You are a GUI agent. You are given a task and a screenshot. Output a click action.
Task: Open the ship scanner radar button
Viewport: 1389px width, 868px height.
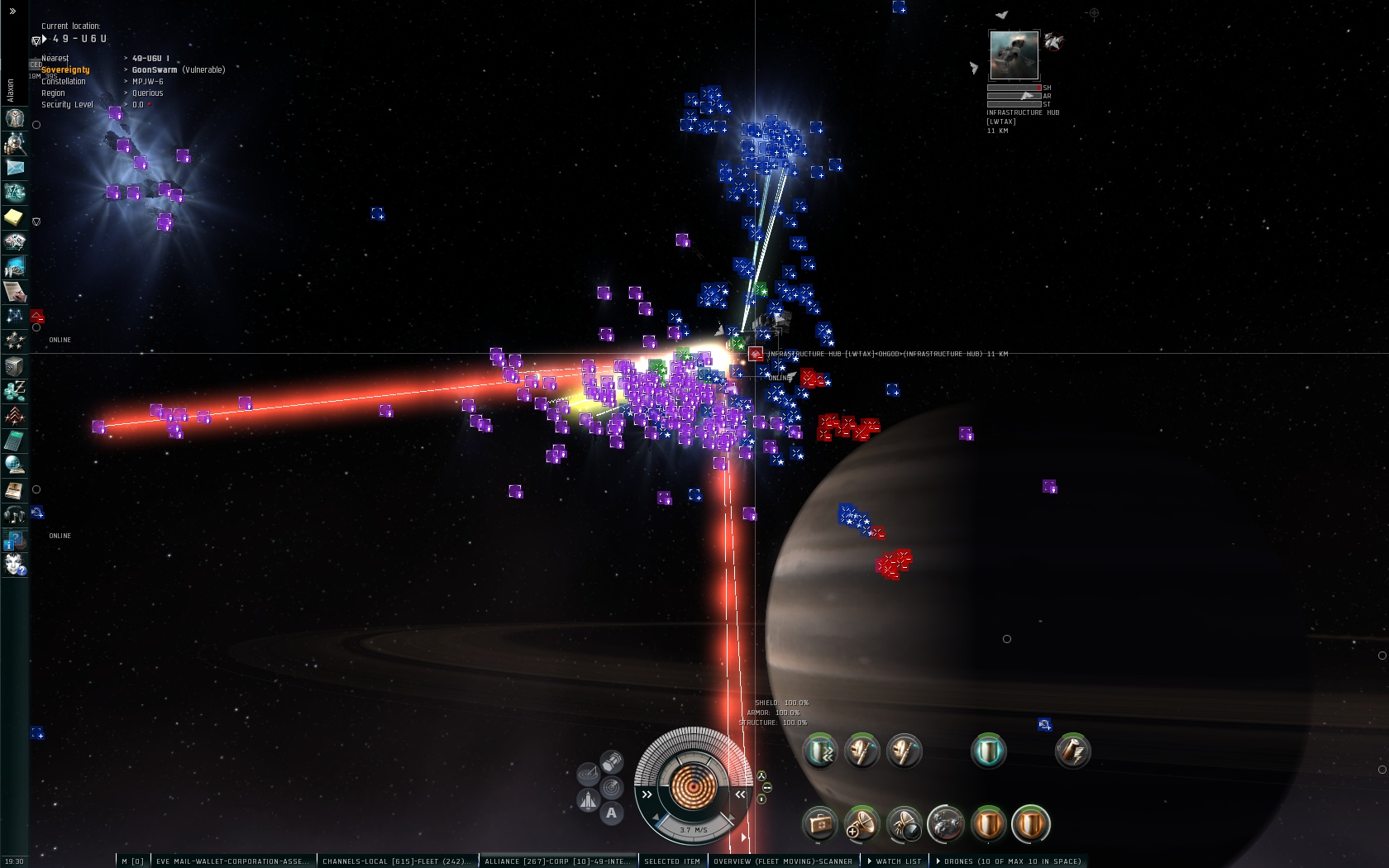point(612,787)
